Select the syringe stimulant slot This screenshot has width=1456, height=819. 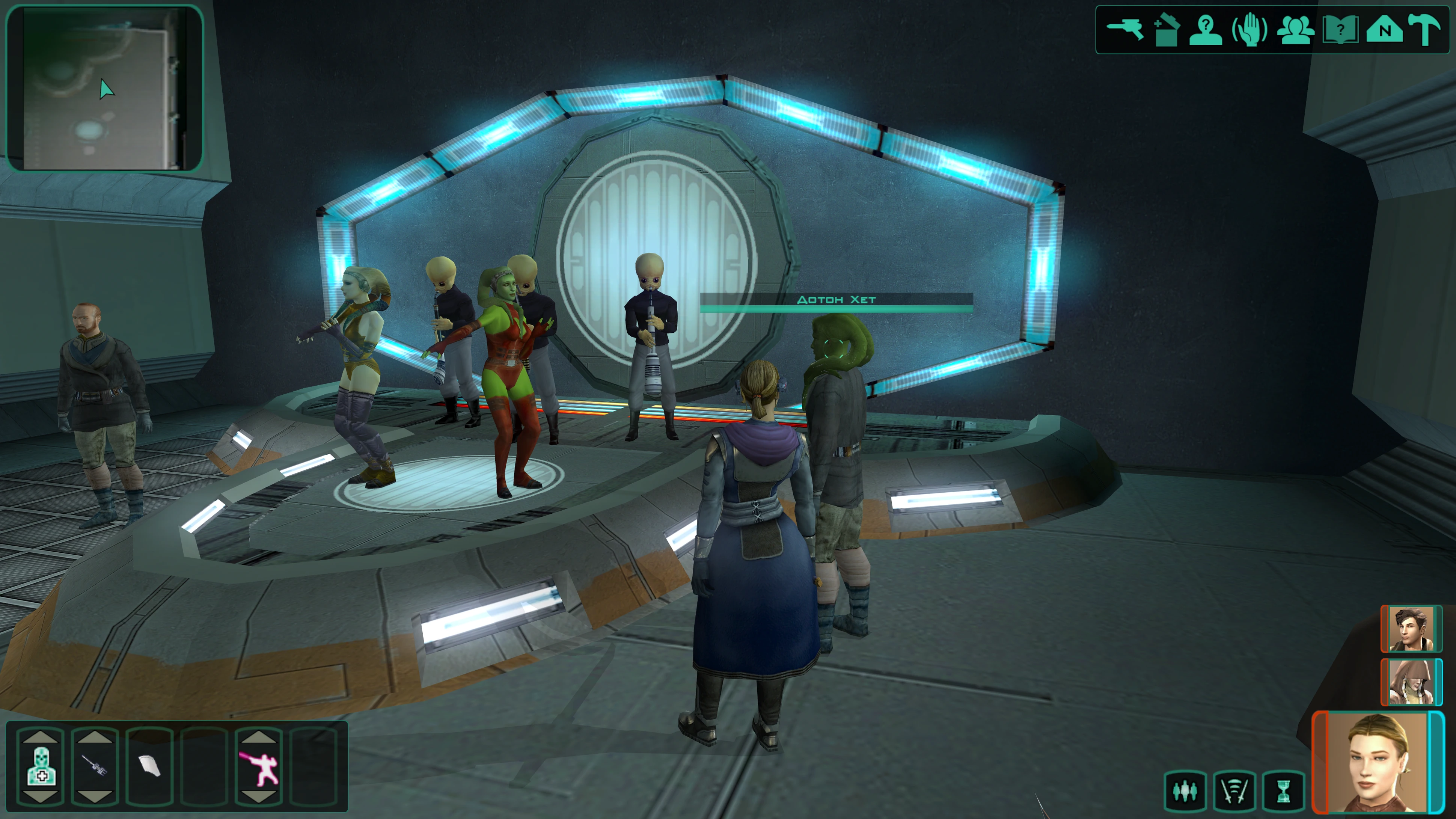95,766
